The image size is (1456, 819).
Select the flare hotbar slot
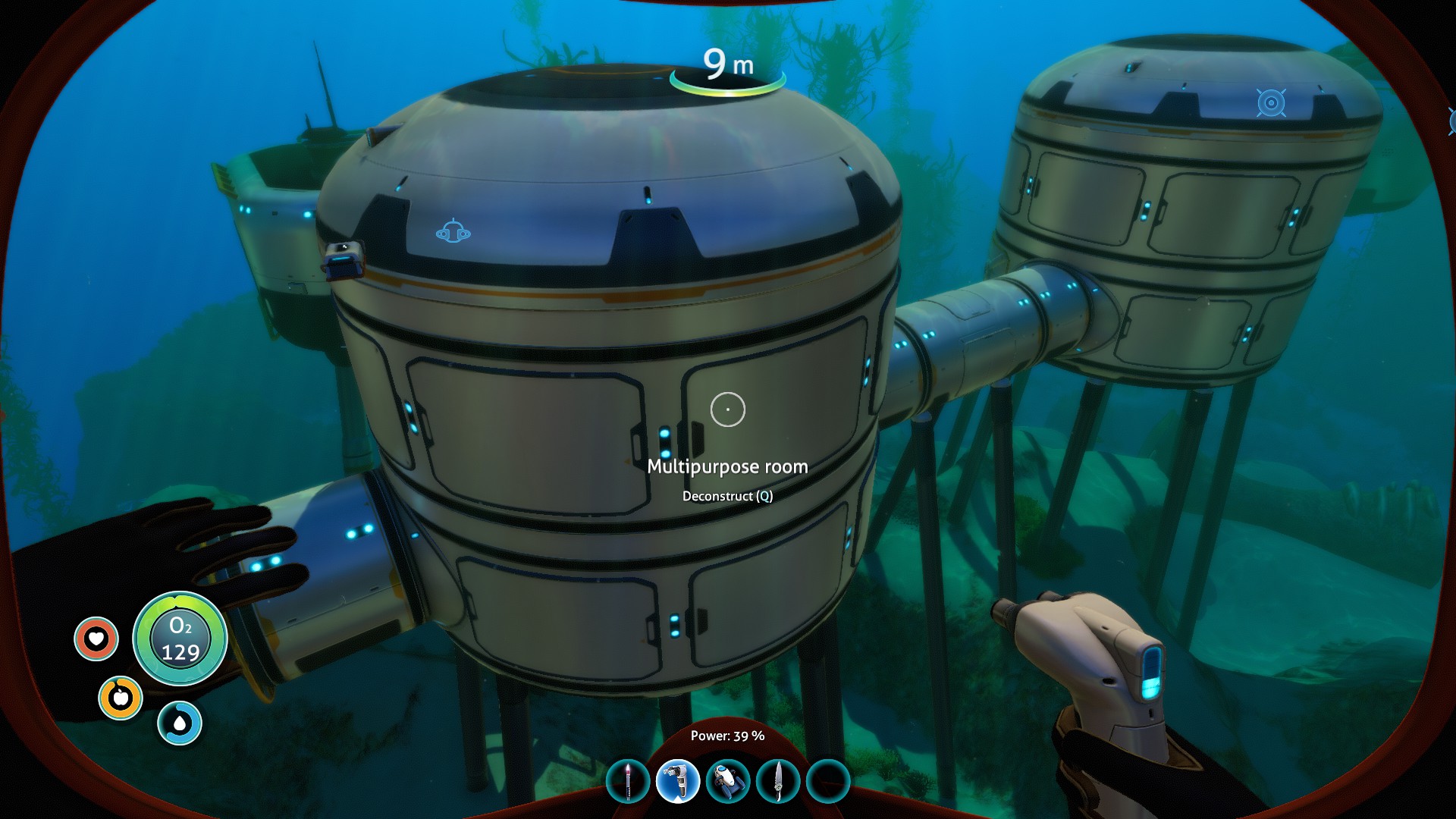point(628,781)
